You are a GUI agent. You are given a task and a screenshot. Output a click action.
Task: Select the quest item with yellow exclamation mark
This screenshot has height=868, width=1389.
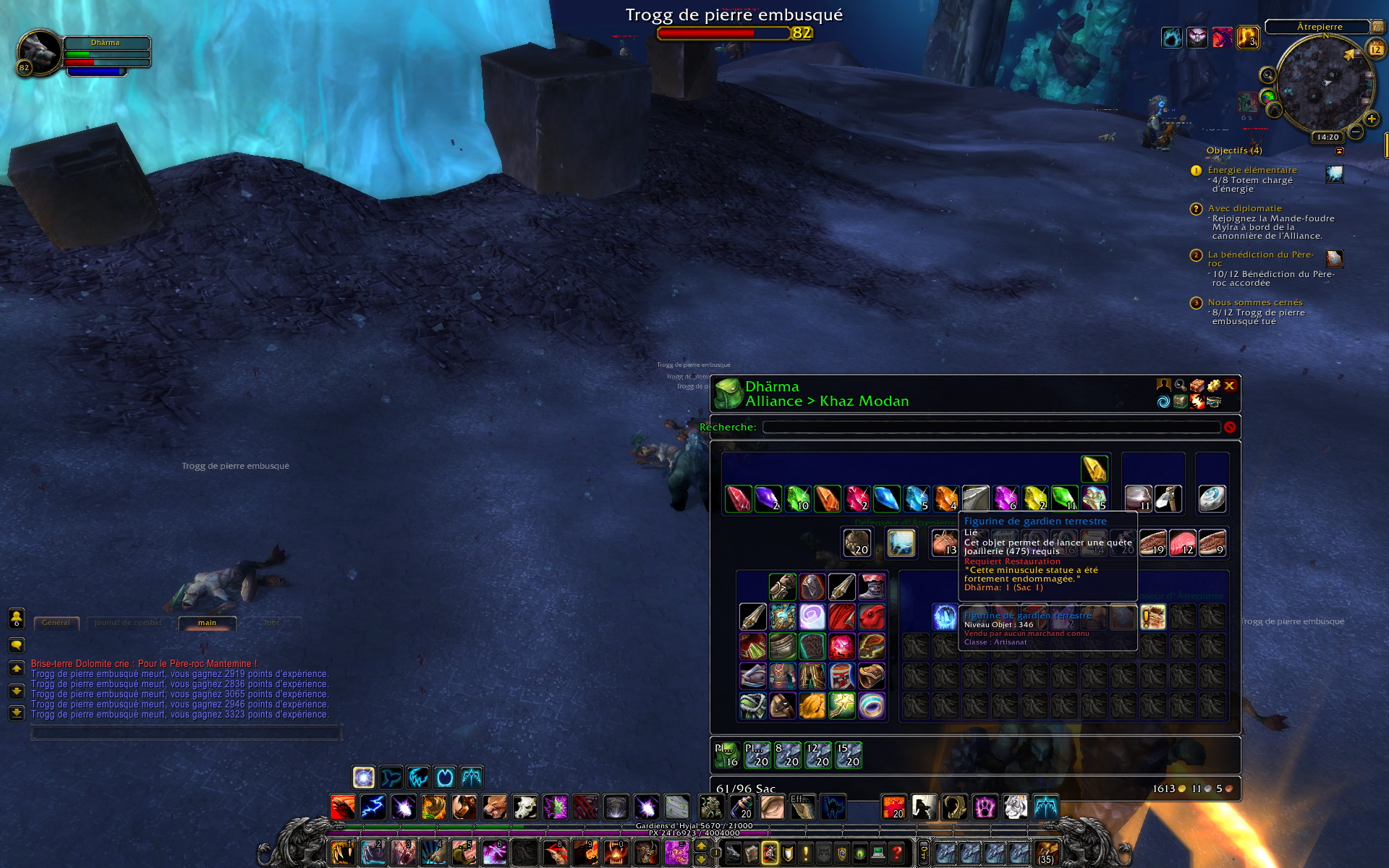tap(1153, 617)
